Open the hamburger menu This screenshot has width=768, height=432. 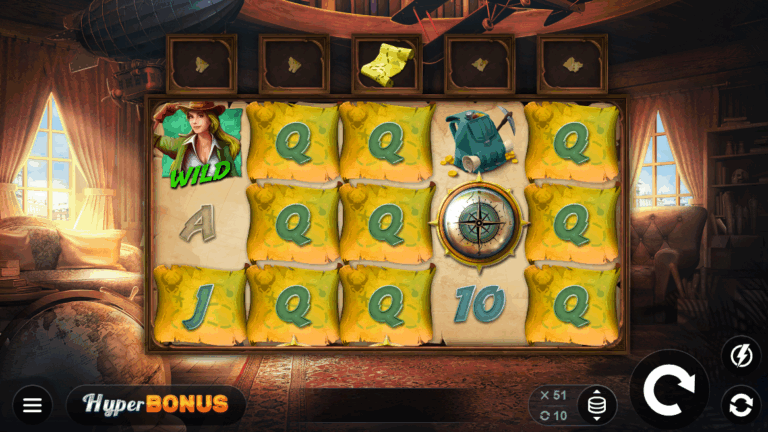pos(32,405)
